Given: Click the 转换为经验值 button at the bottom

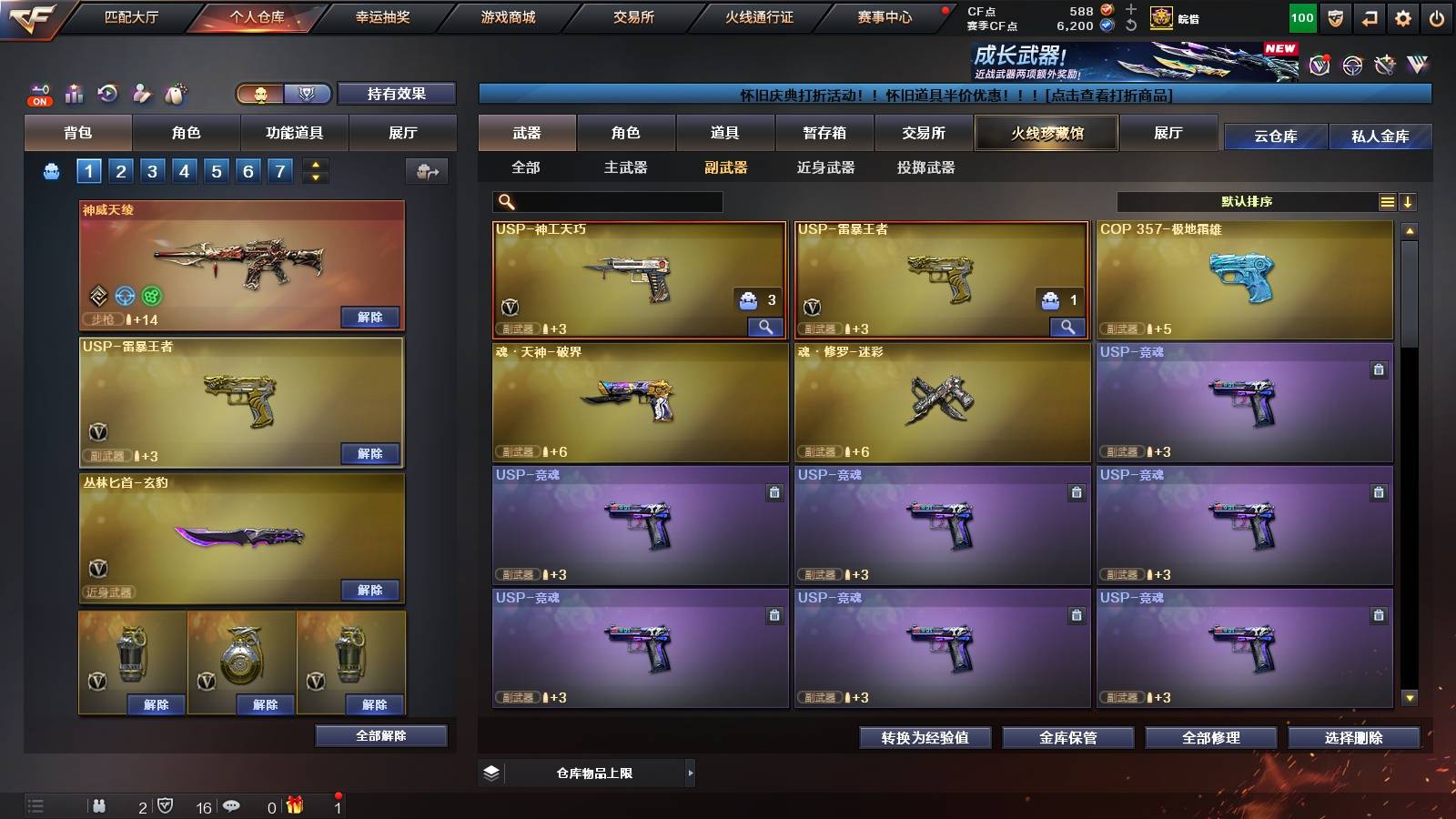Looking at the screenshot, I should click(x=925, y=738).
